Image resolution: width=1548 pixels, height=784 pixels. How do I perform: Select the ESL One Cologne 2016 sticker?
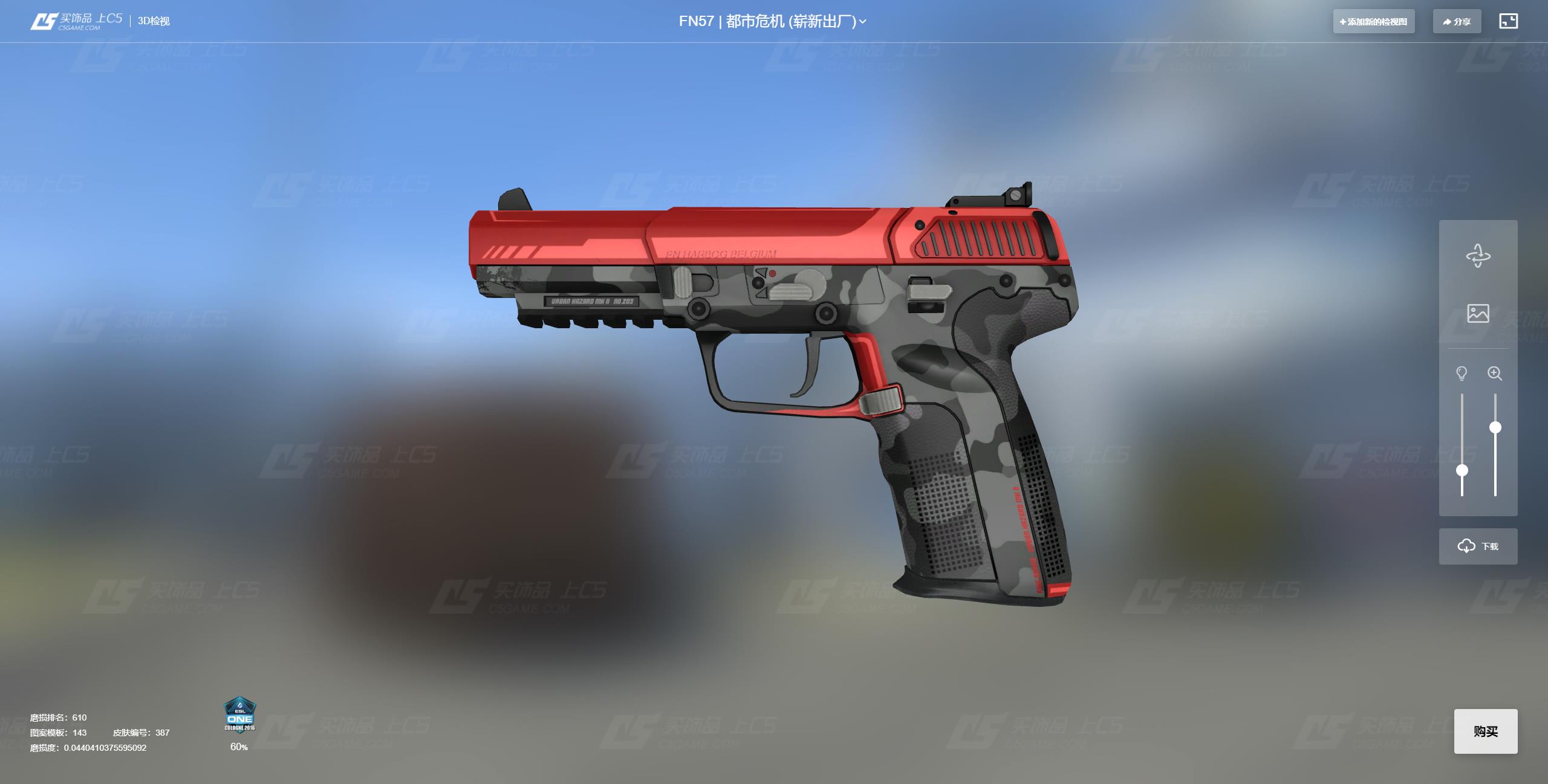(x=239, y=715)
